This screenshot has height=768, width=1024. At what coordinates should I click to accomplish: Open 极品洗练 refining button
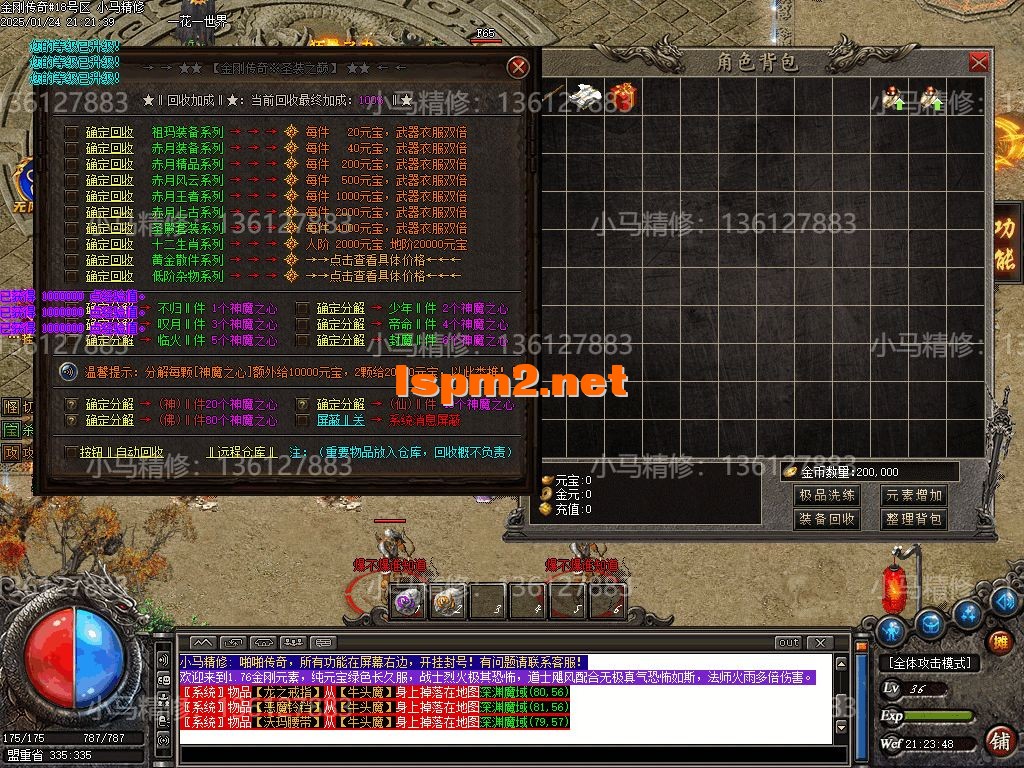(x=827, y=495)
